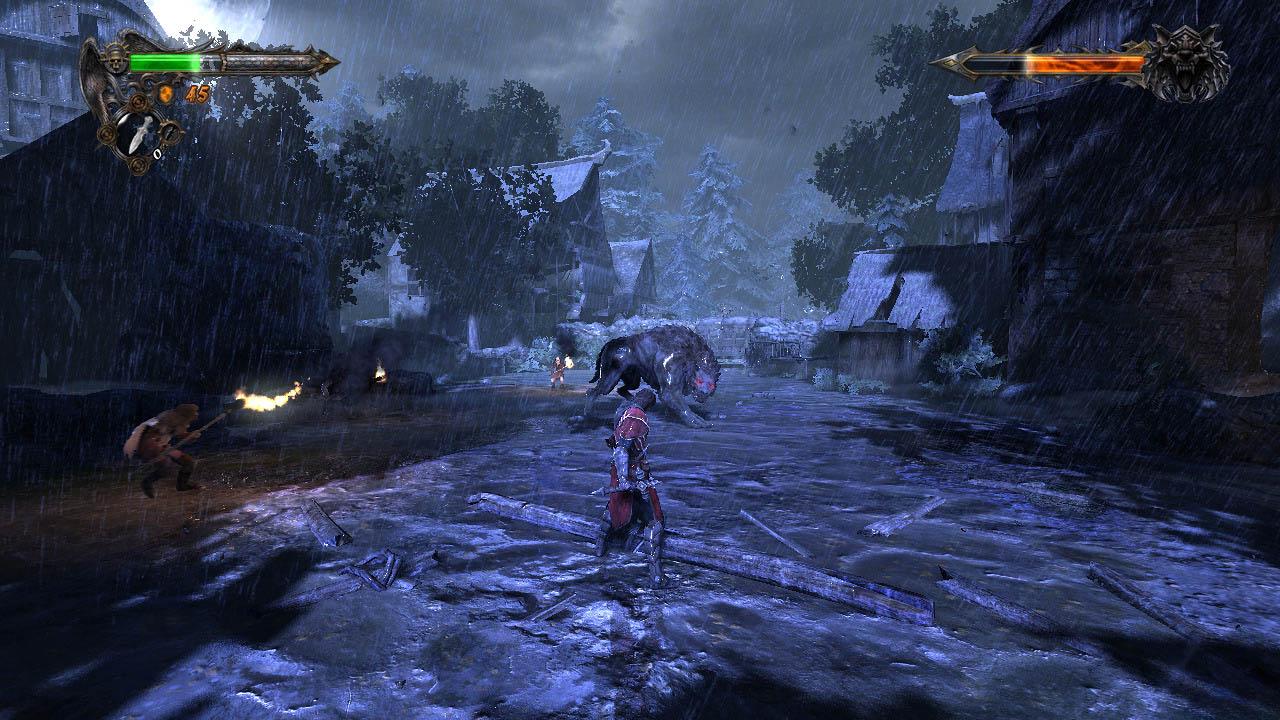1280x720 pixels.
Task: Select the throwing dagger subweapon icon
Action: 139,133
